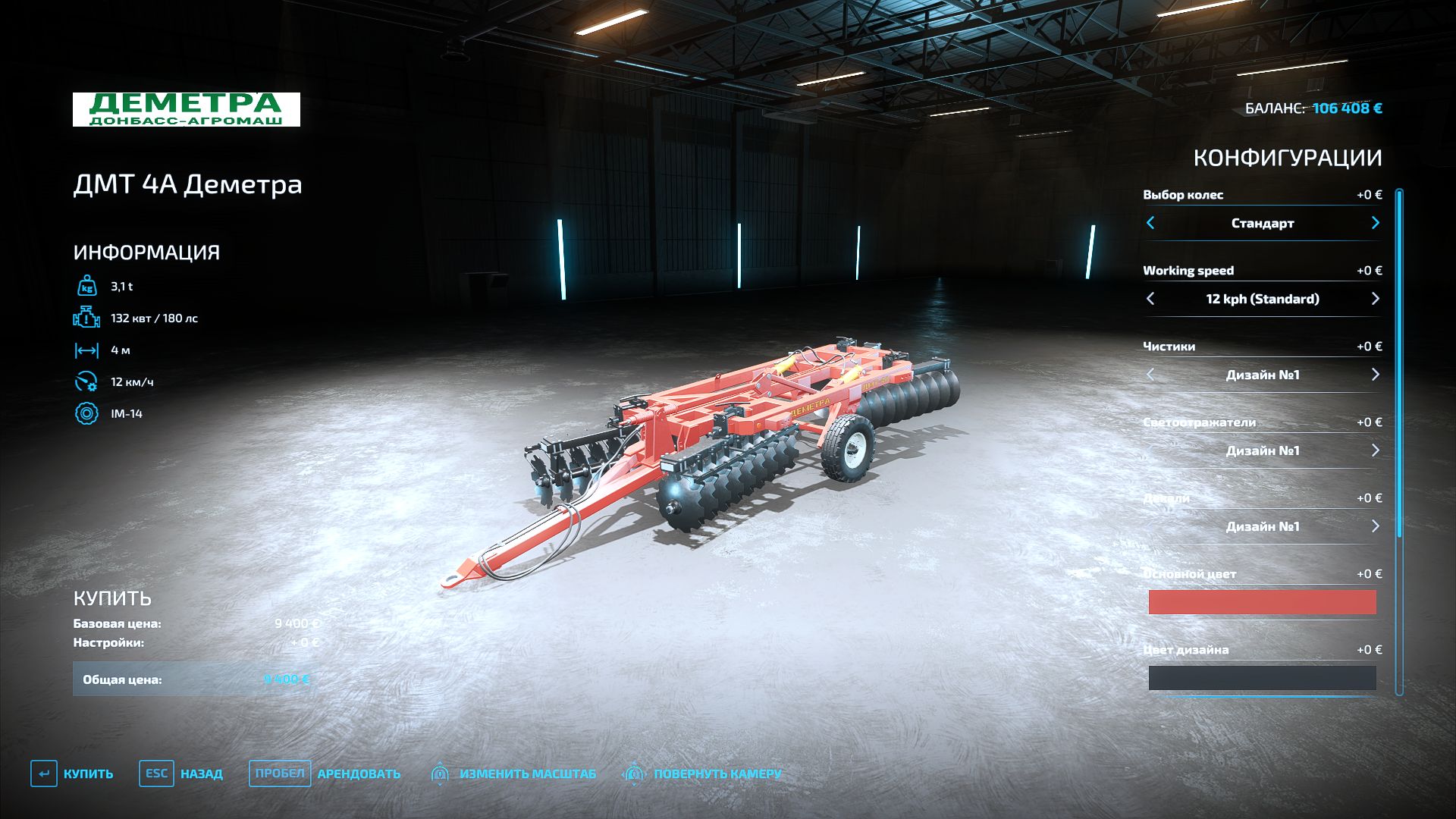Click the configurations list scrollbar
This screenshot has width=1456, height=819.
tap(1399, 364)
